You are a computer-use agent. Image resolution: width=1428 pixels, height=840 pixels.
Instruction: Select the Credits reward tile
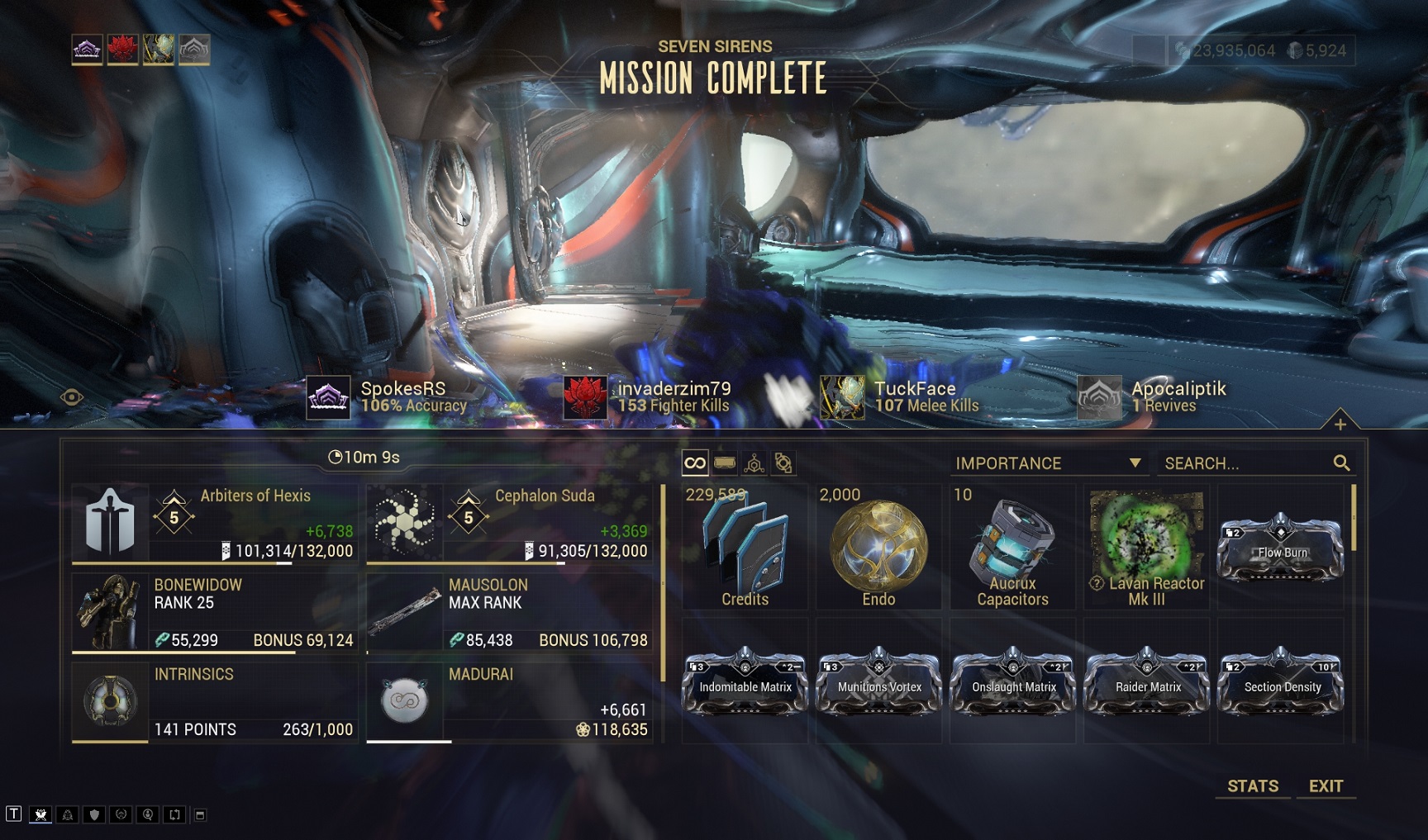(x=745, y=547)
